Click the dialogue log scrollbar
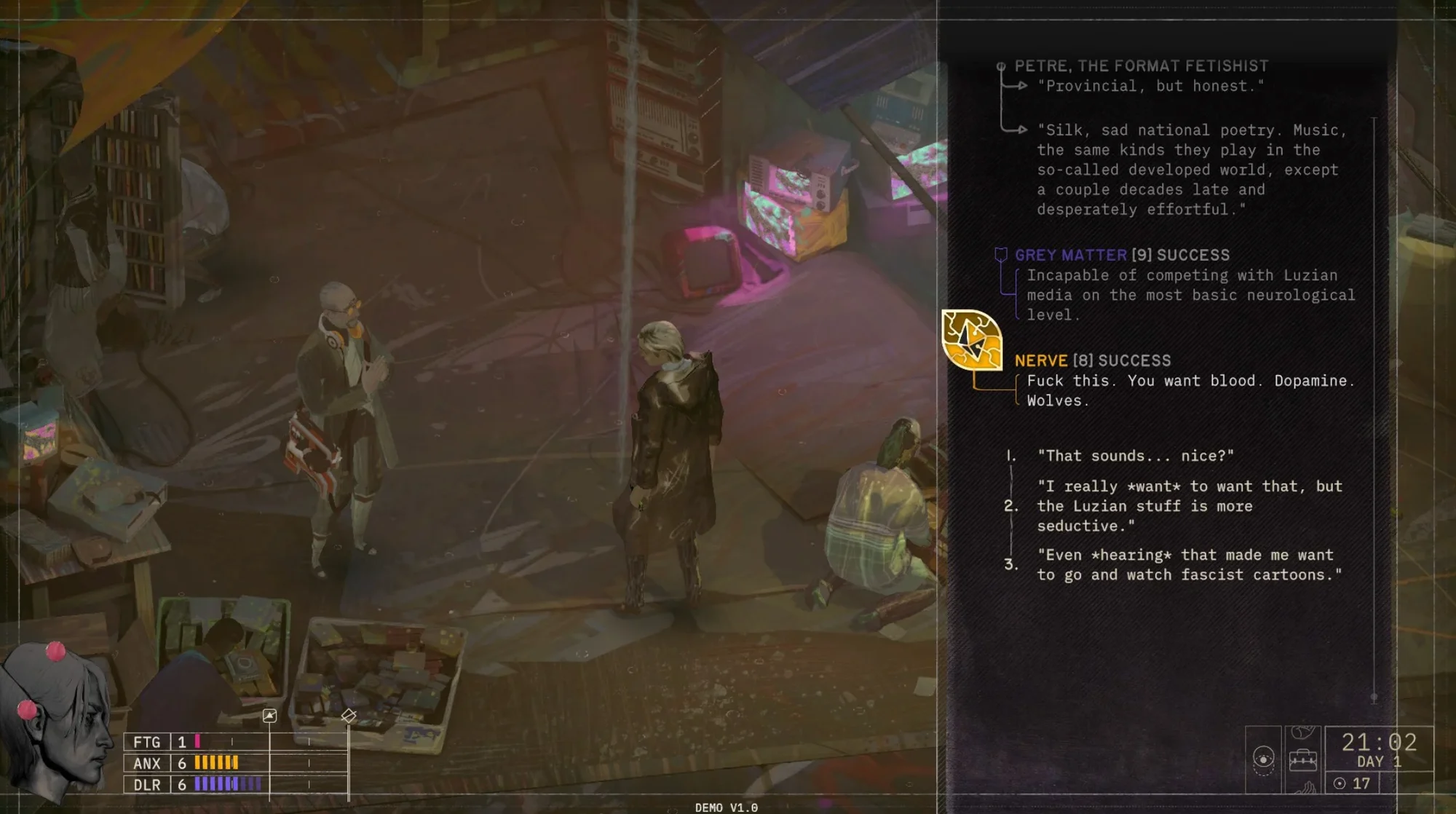The width and height of the screenshot is (1456, 814). click(1374, 408)
